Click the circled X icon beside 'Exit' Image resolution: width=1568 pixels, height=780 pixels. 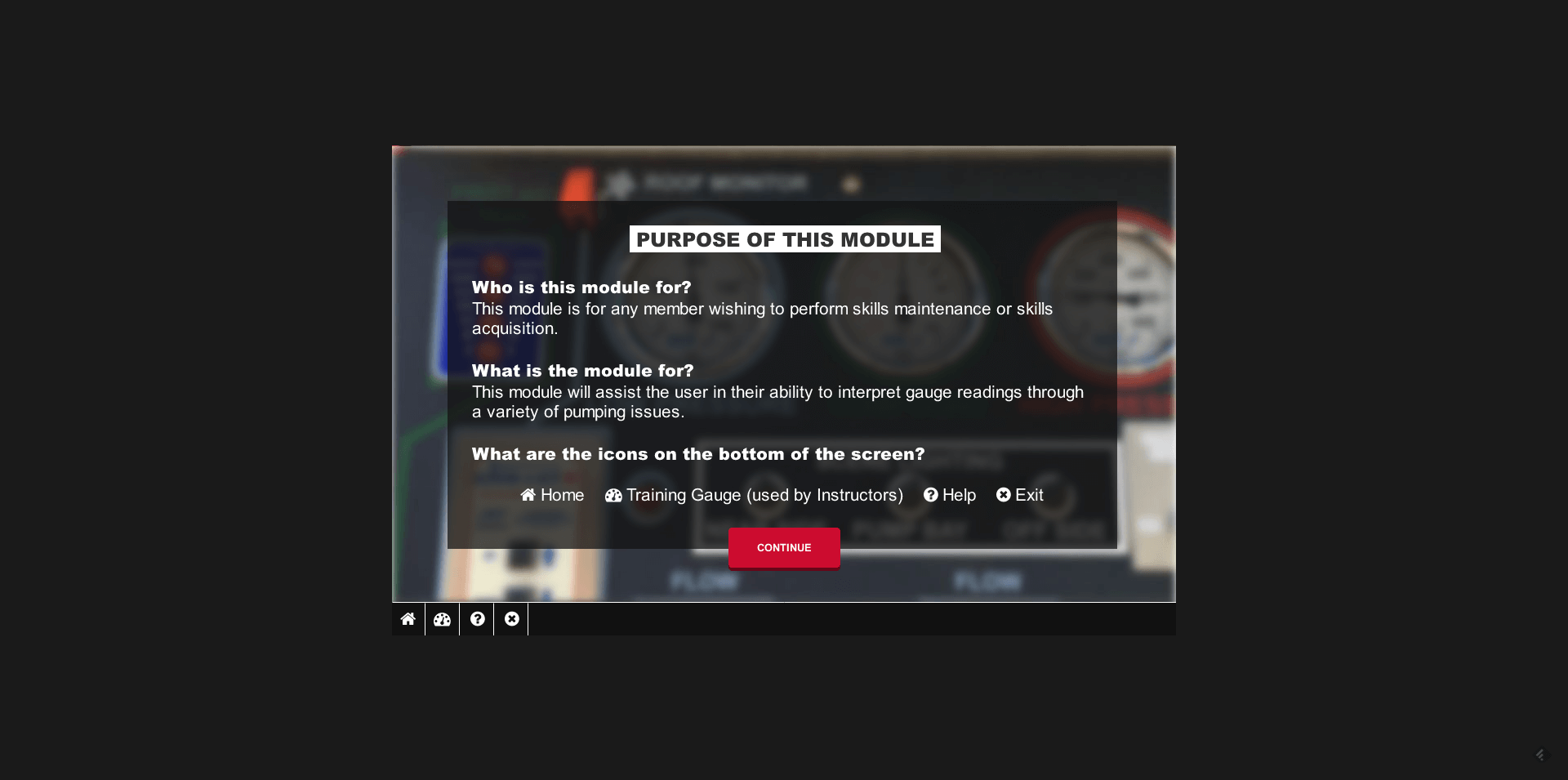coord(1004,495)
